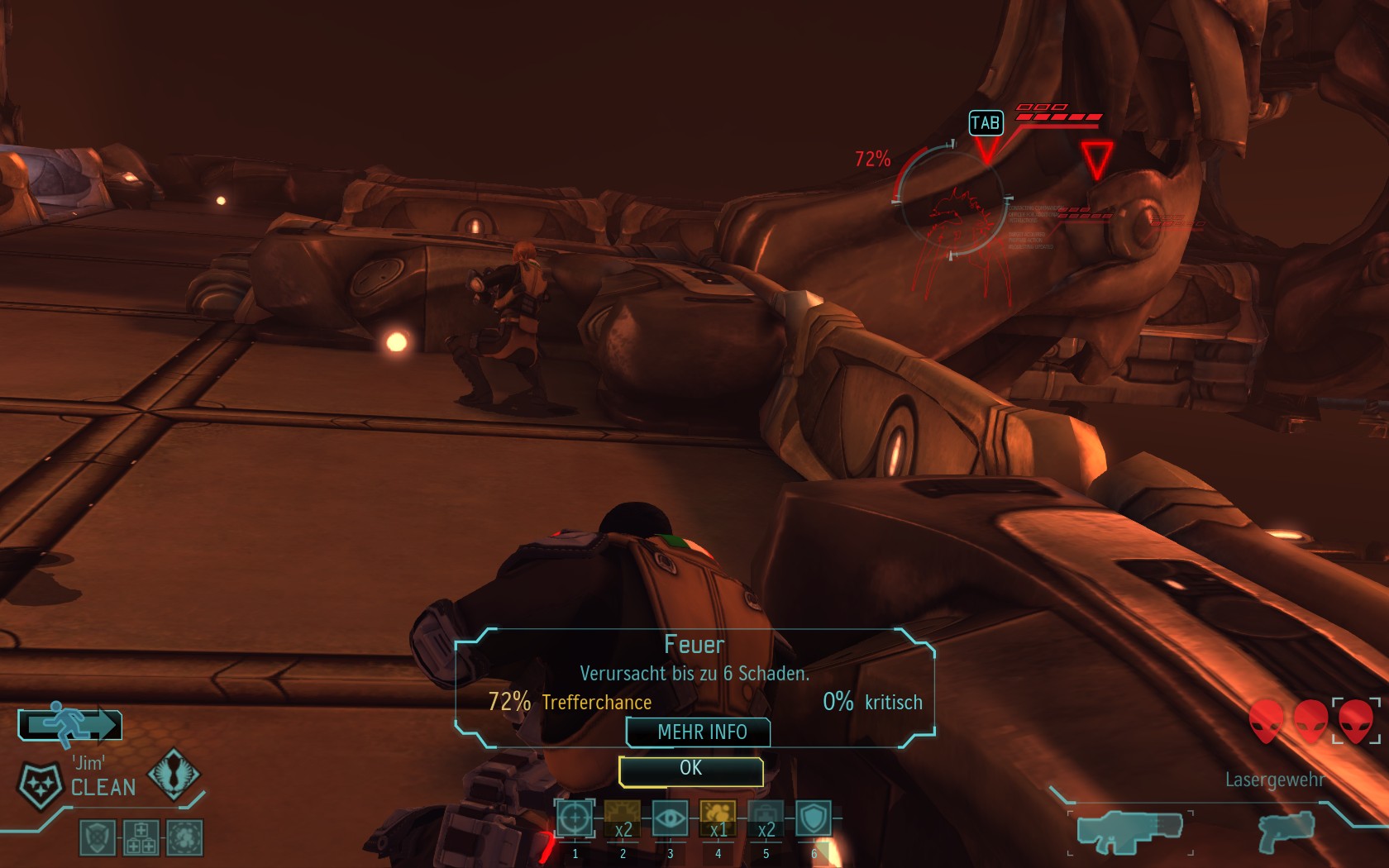
Task: Activate the shield Hunker Down ability
Action: pyautogui.click(x=814, y=819)
